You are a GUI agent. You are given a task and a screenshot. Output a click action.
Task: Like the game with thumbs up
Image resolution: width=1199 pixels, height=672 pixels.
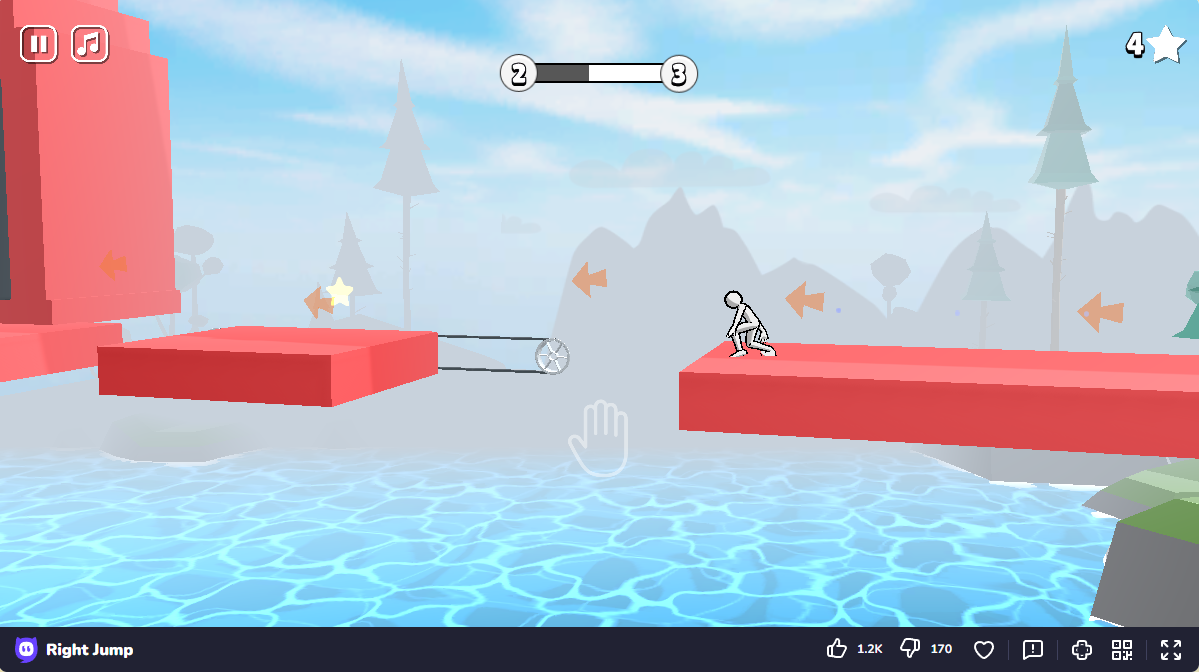tap(837, 649)
